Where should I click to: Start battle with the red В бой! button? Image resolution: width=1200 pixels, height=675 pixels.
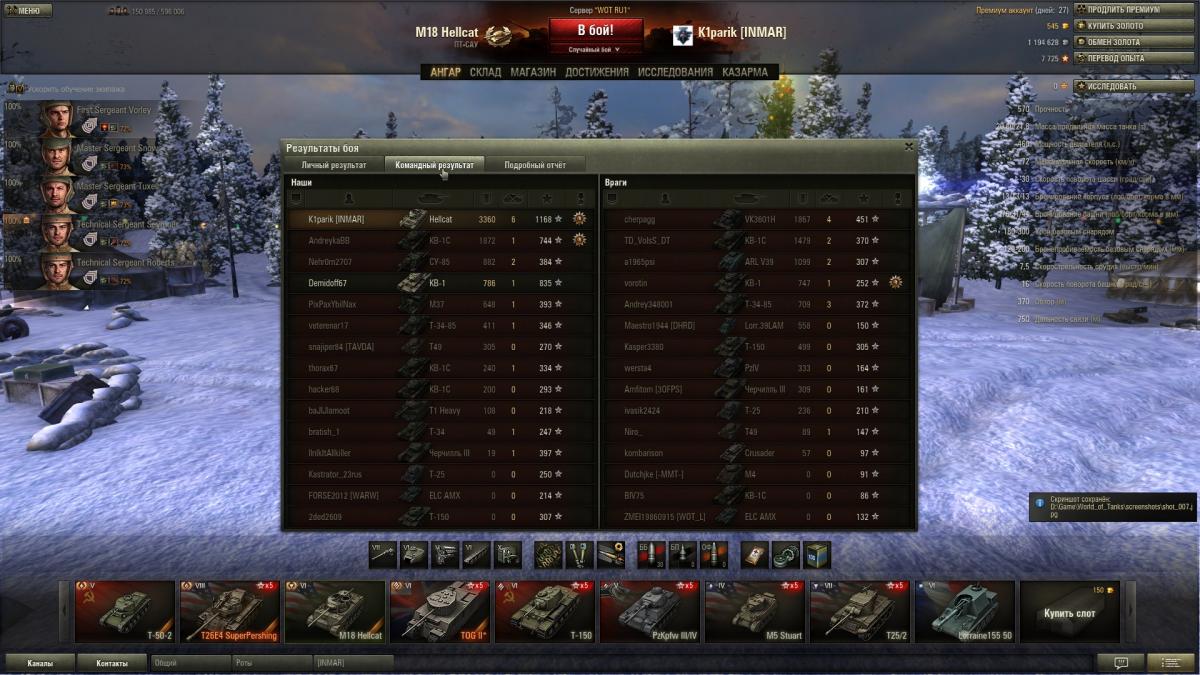point(595,31)
